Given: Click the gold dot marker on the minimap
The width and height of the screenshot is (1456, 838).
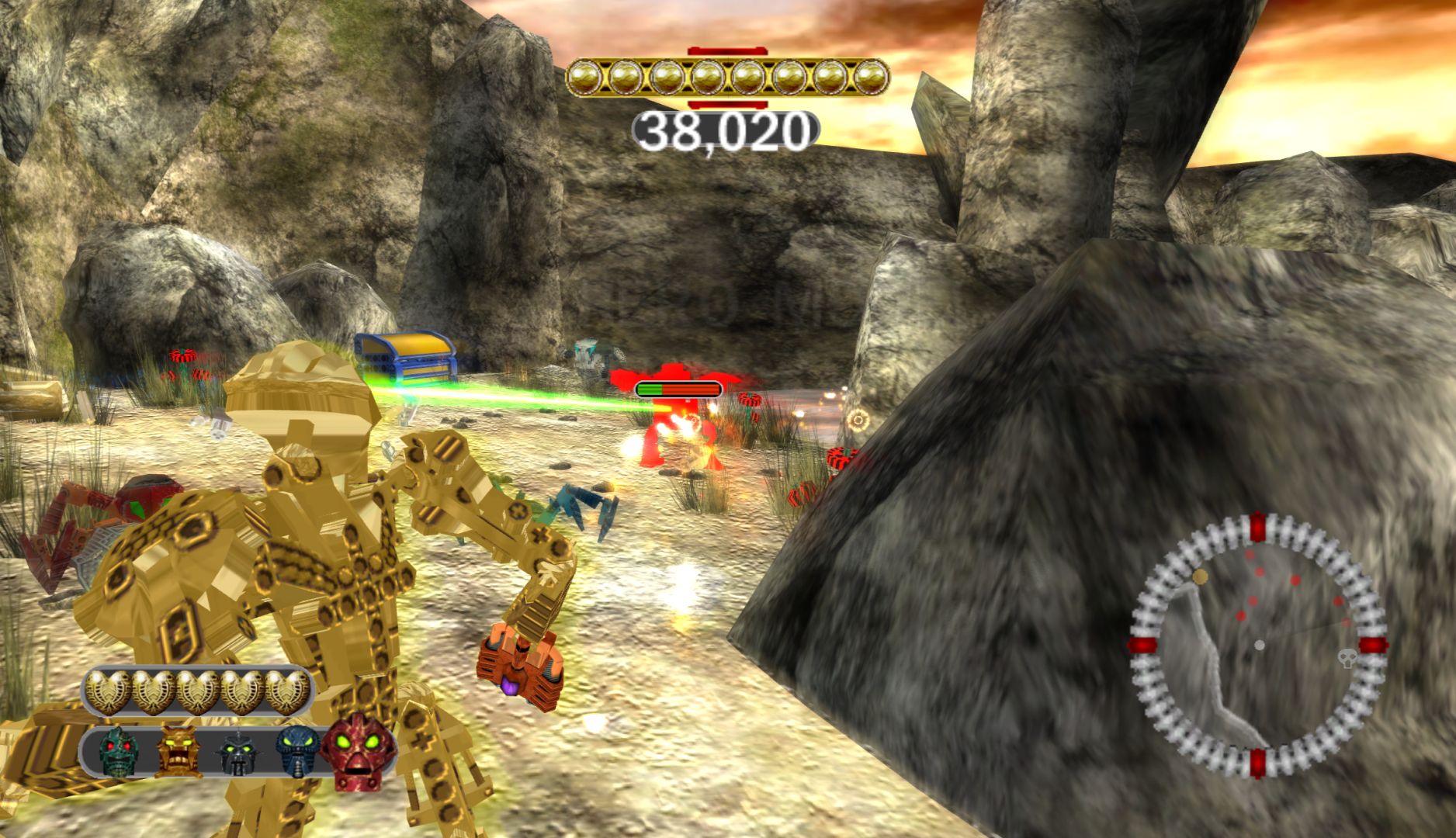Looking at the screenshot, I should 1201,577.
